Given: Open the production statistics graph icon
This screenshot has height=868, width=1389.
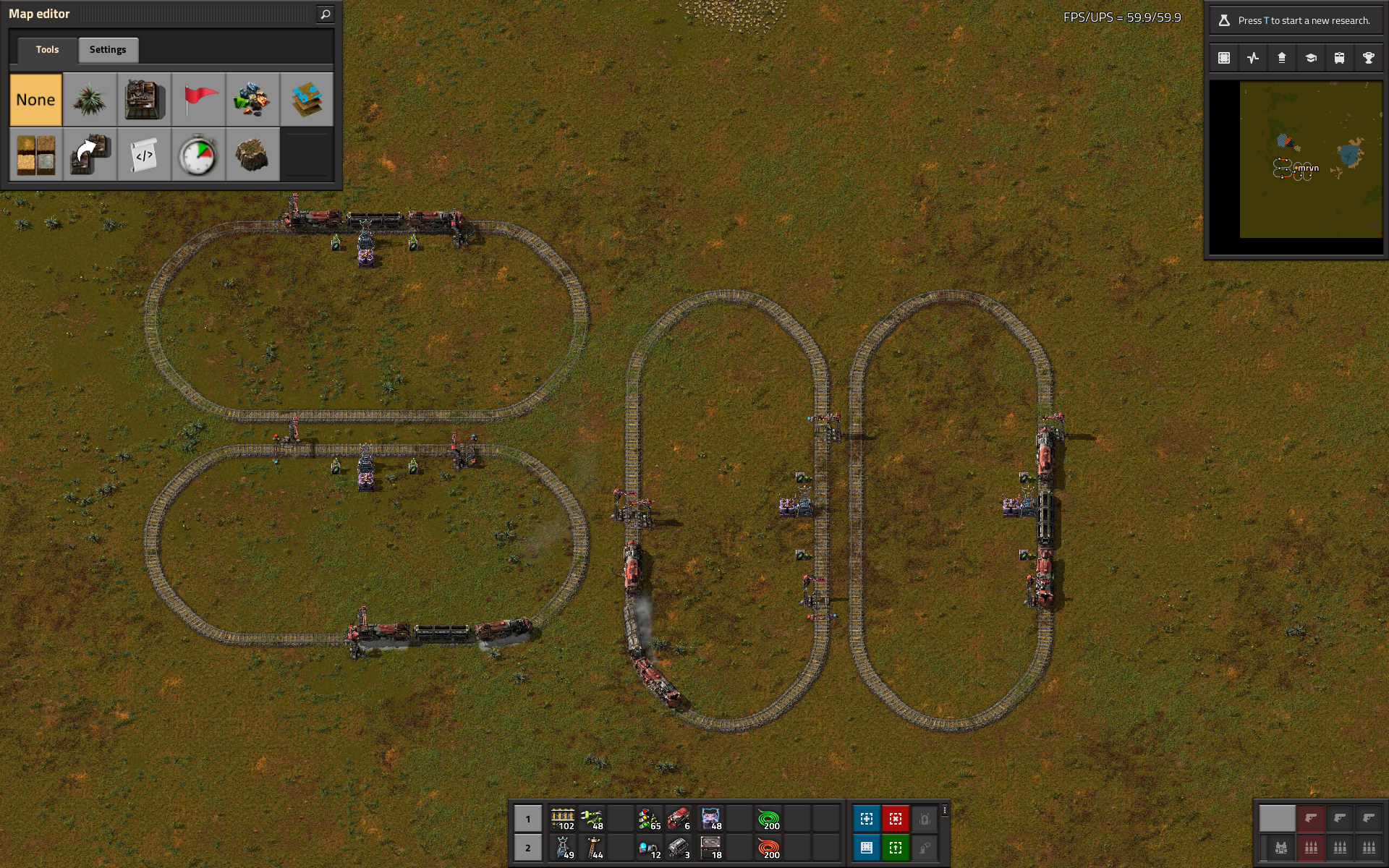Looking at the screenshot, I should 1253,58.
